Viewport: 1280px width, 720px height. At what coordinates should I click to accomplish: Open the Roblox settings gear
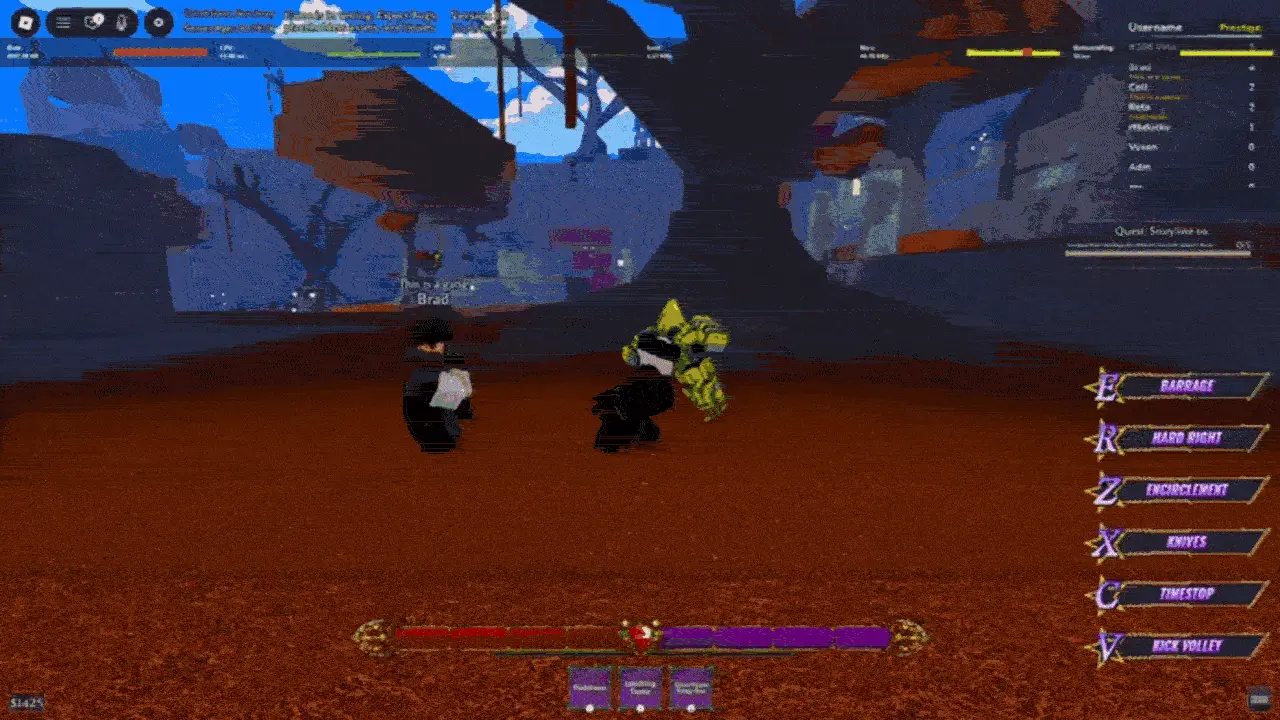[159, 21]
